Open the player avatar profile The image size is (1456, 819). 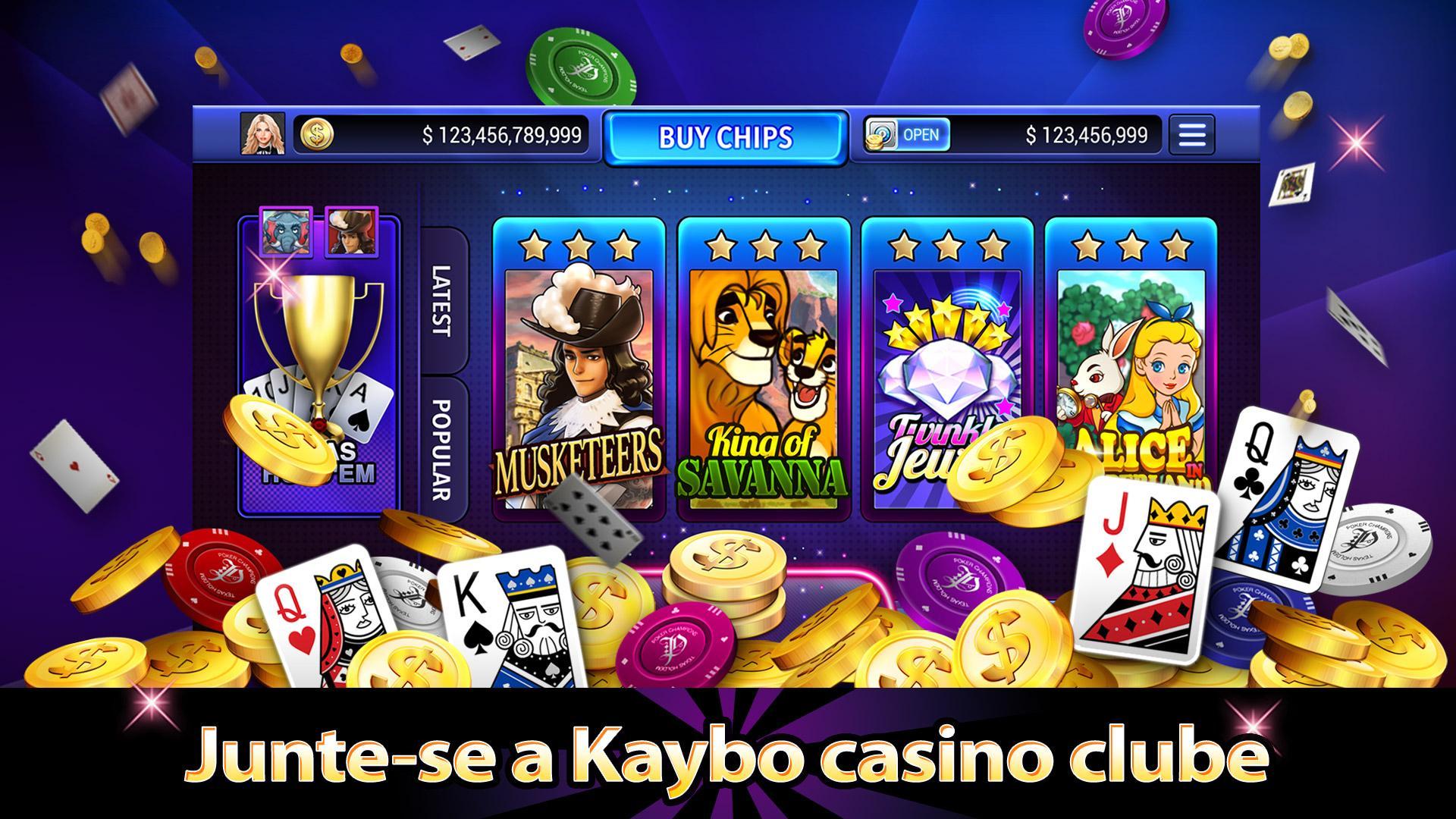[262, 135]
